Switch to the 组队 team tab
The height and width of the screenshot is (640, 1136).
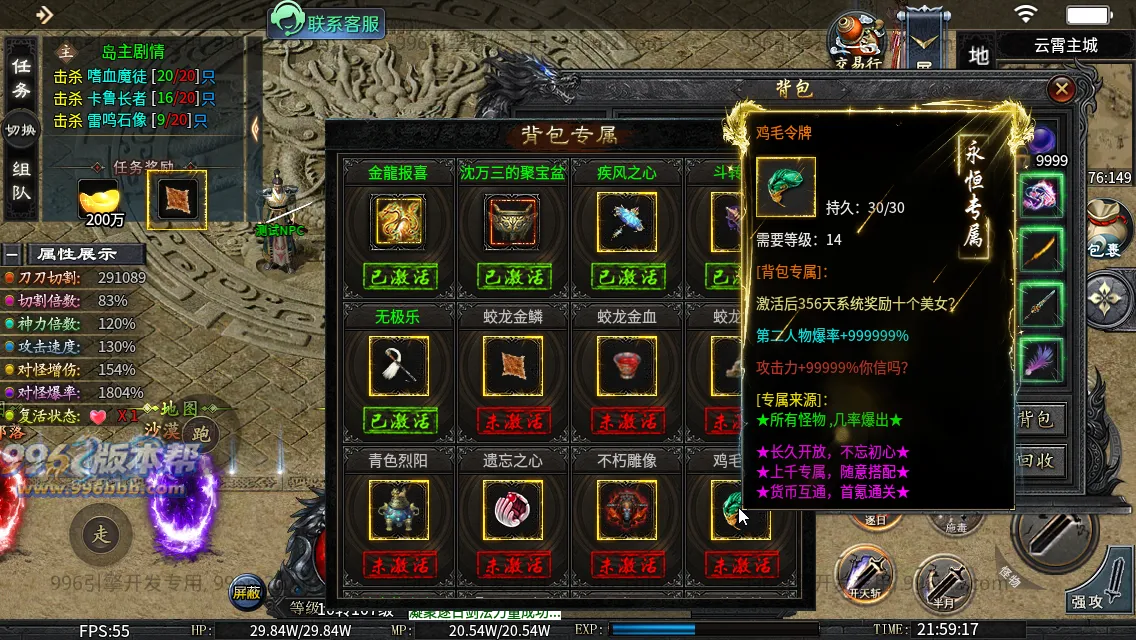[x=21, y=181]
